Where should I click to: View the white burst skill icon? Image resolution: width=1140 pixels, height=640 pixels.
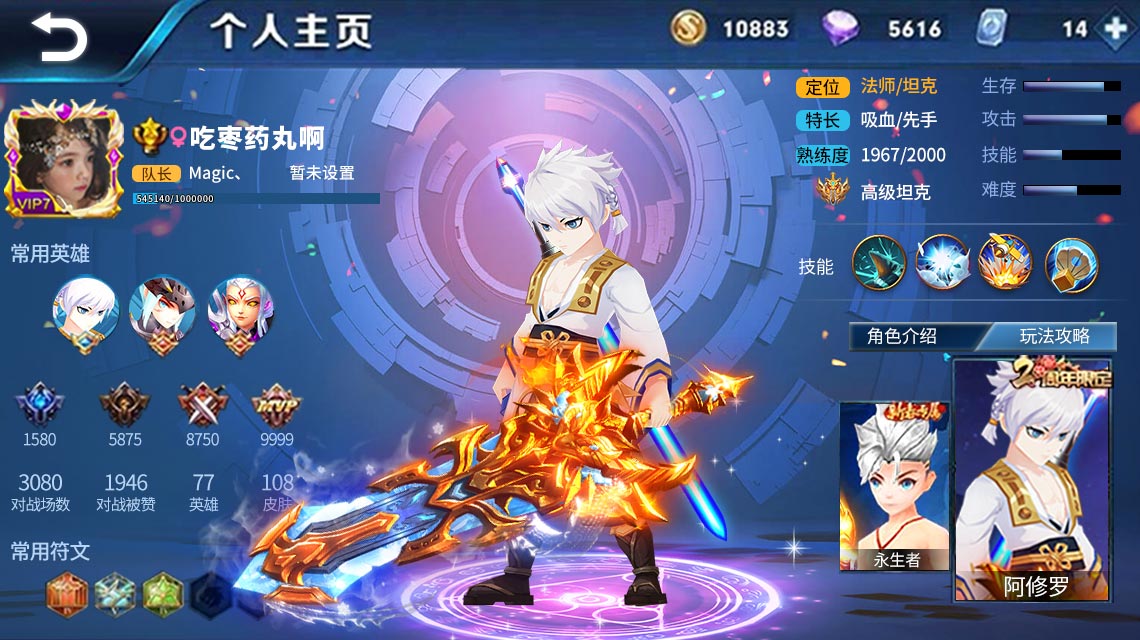coord(942,264)
